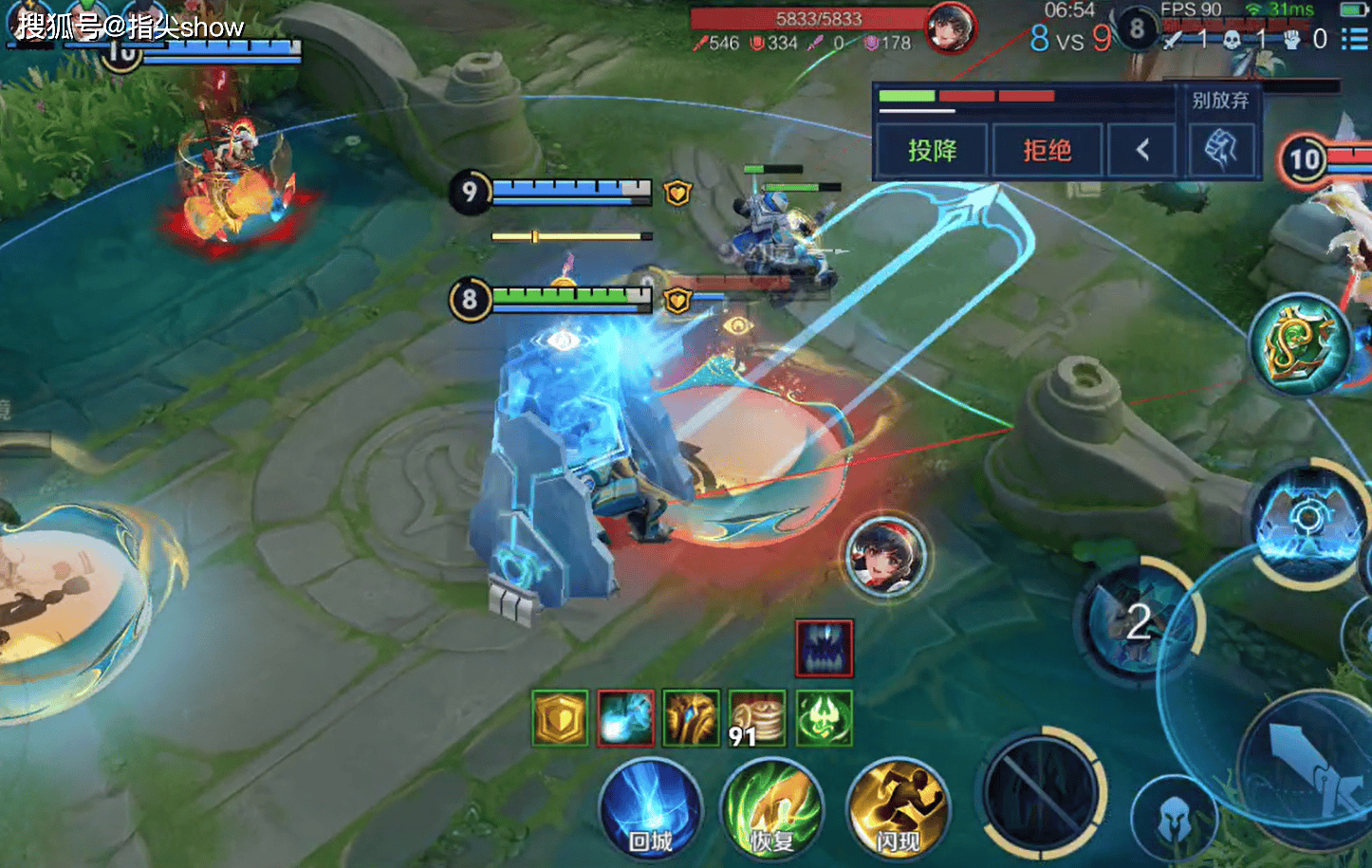Tap the helmet hero-targeting button
Viewport: 1372px width, 868px height.
coord(1174,819)
